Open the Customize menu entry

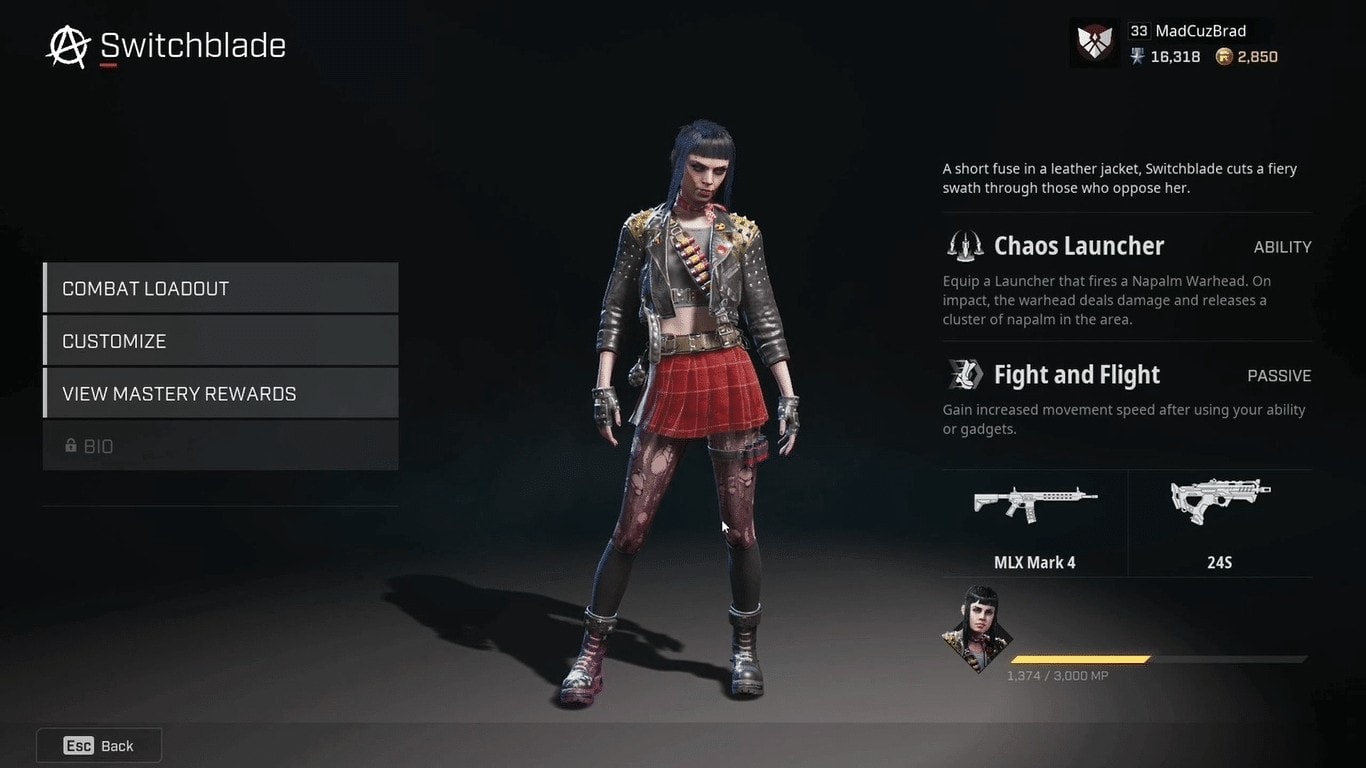(220, 340)
